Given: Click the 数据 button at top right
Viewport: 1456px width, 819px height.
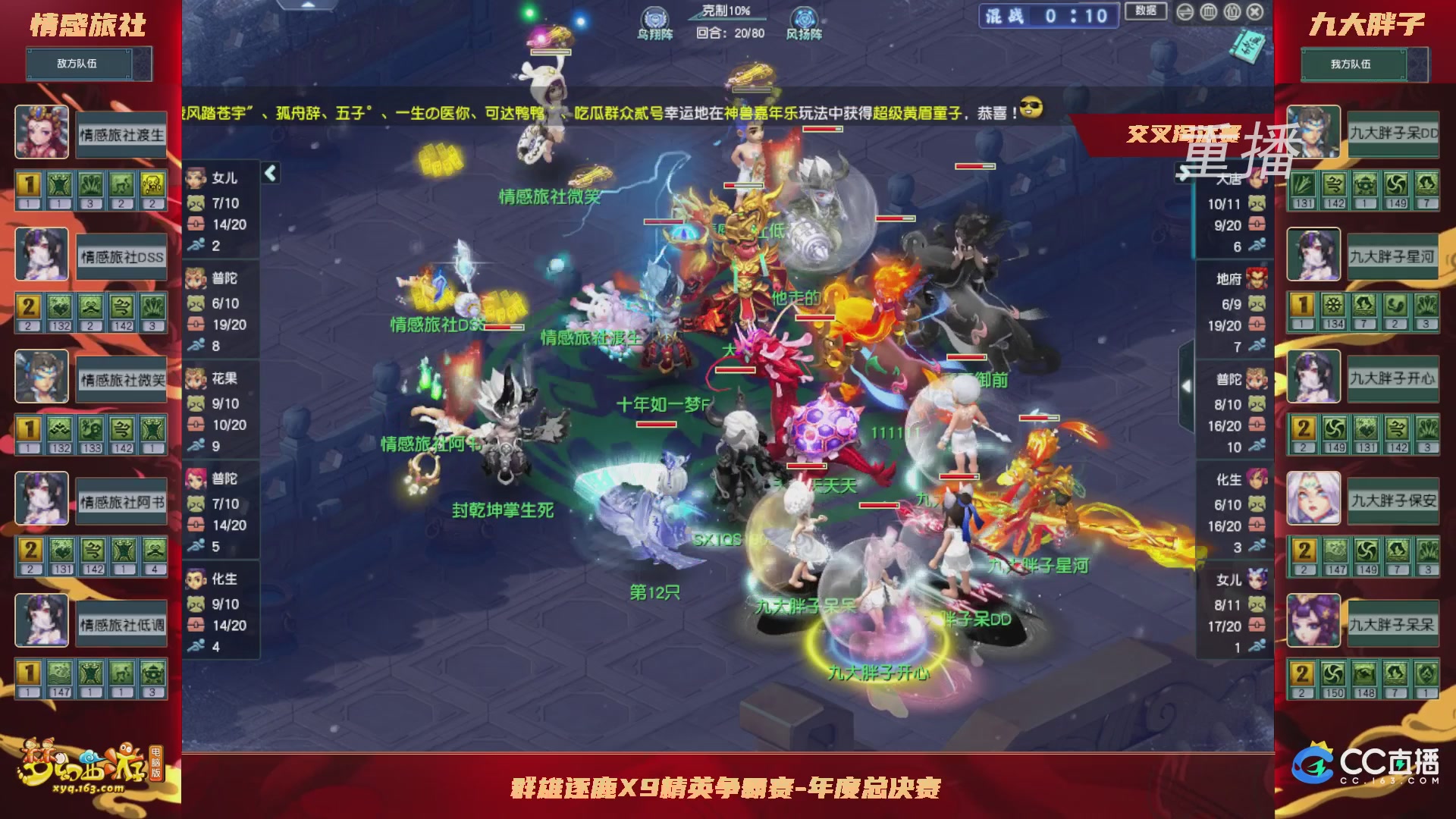Looking at the screenshot, I should [x=1147, y=11].
